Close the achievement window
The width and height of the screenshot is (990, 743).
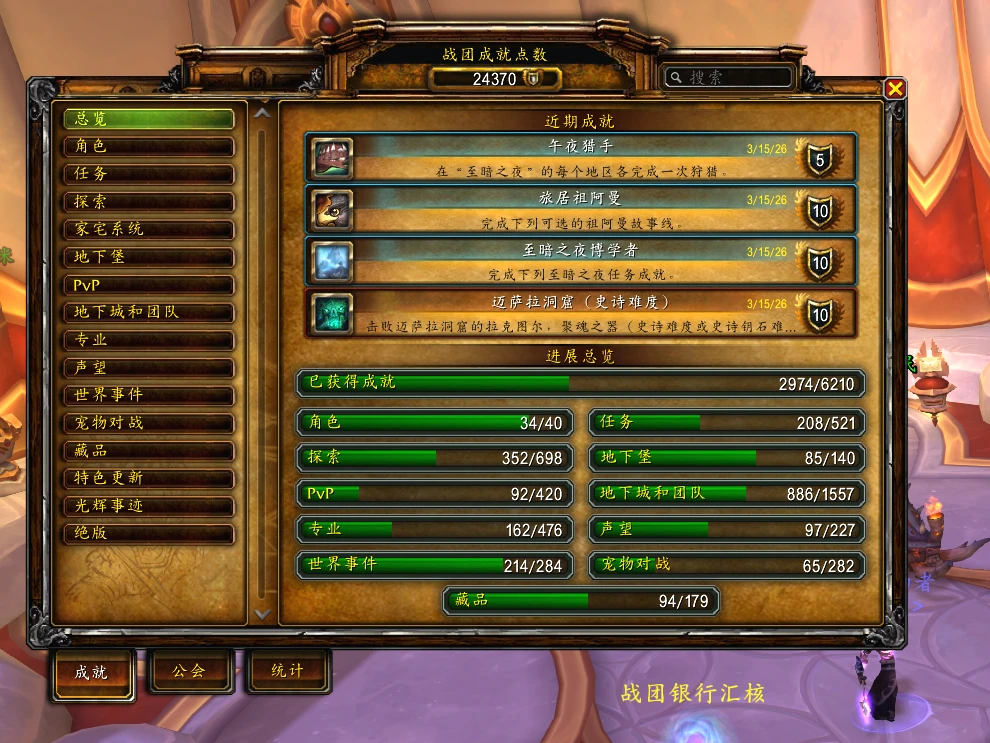click(x=895, y=89)
